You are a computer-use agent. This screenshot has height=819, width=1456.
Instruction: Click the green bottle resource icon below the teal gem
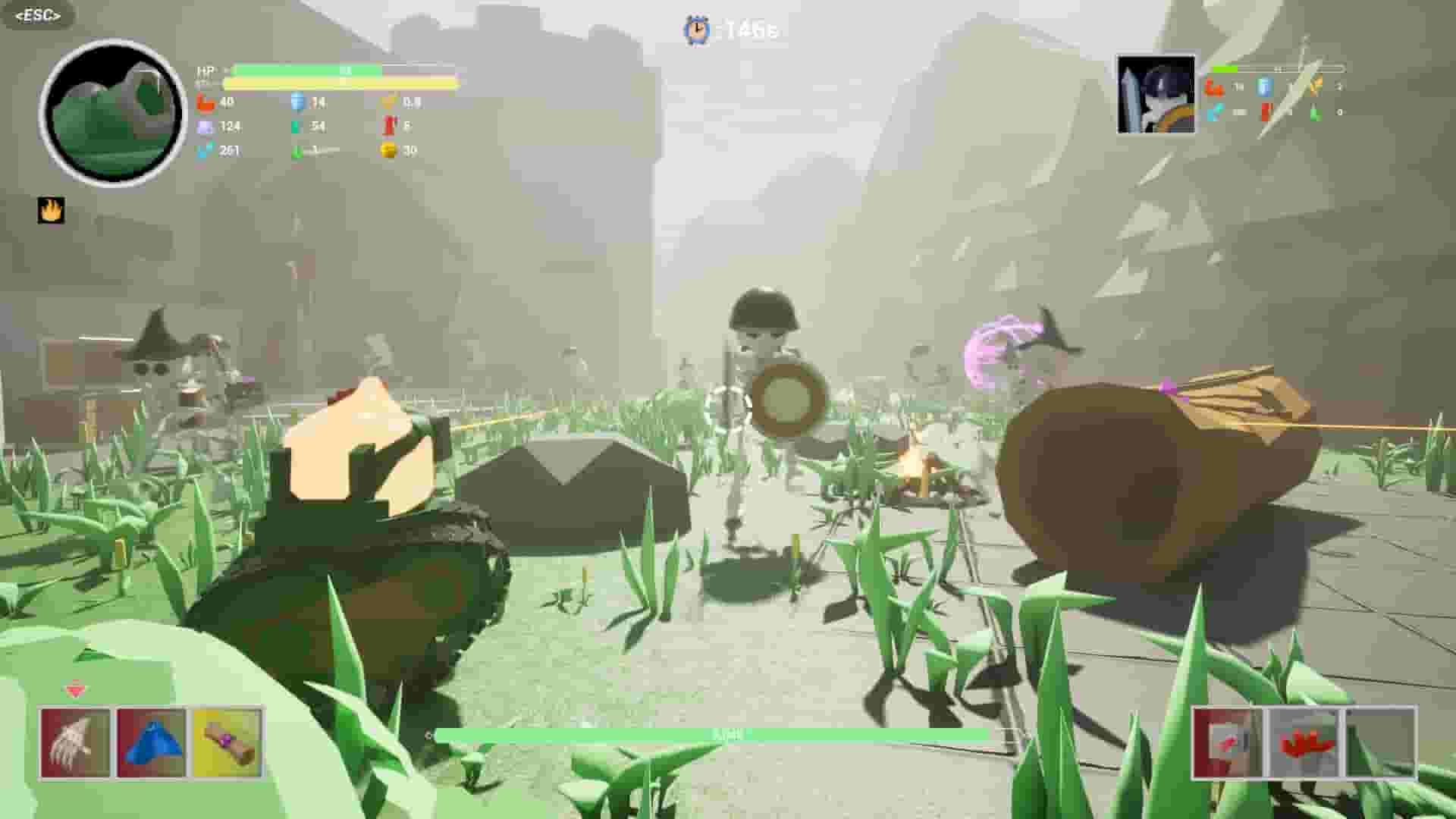click(296, 150)
